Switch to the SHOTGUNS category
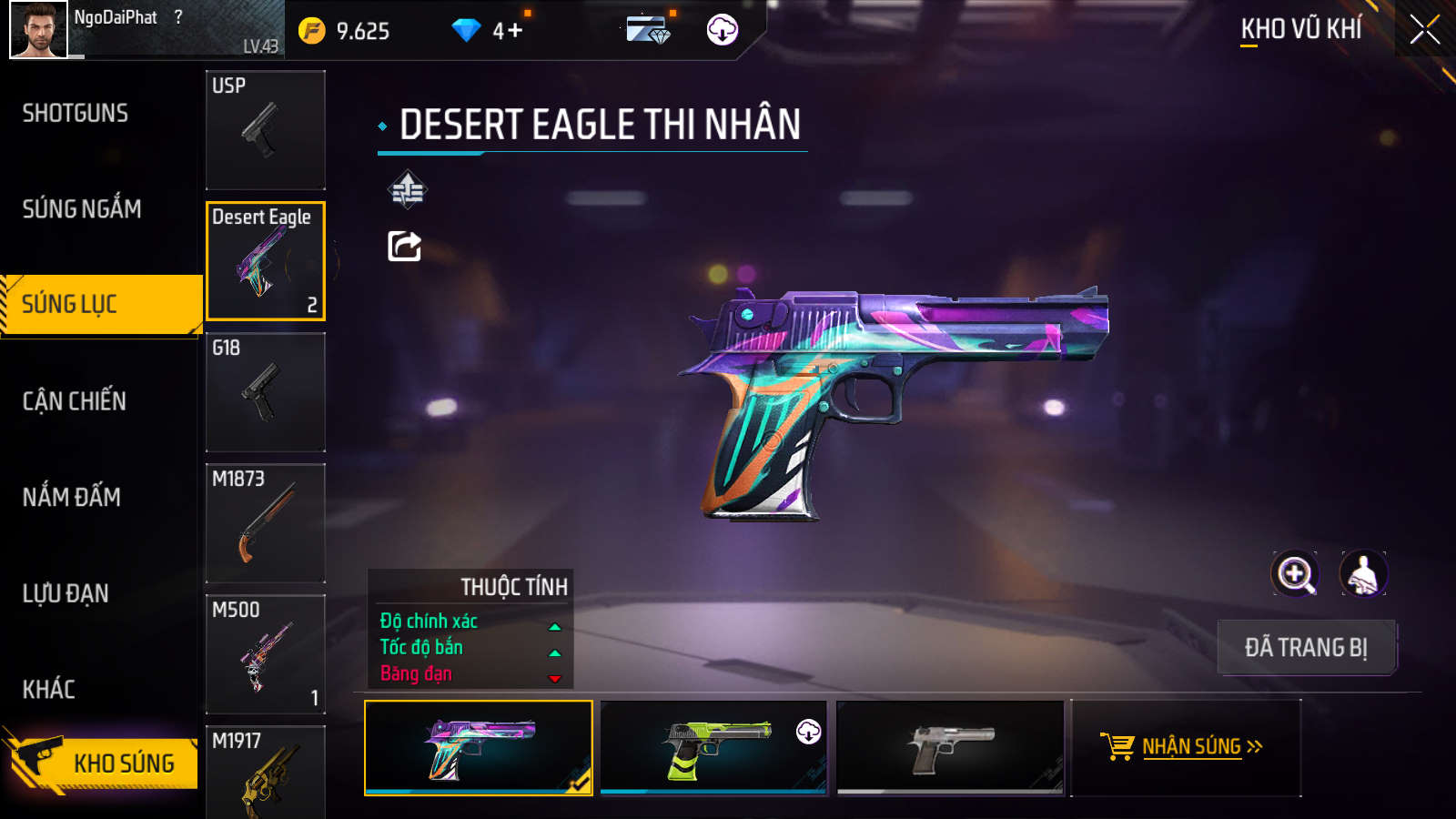Viewport: 1456px width, 819px height. pos(76,114)
